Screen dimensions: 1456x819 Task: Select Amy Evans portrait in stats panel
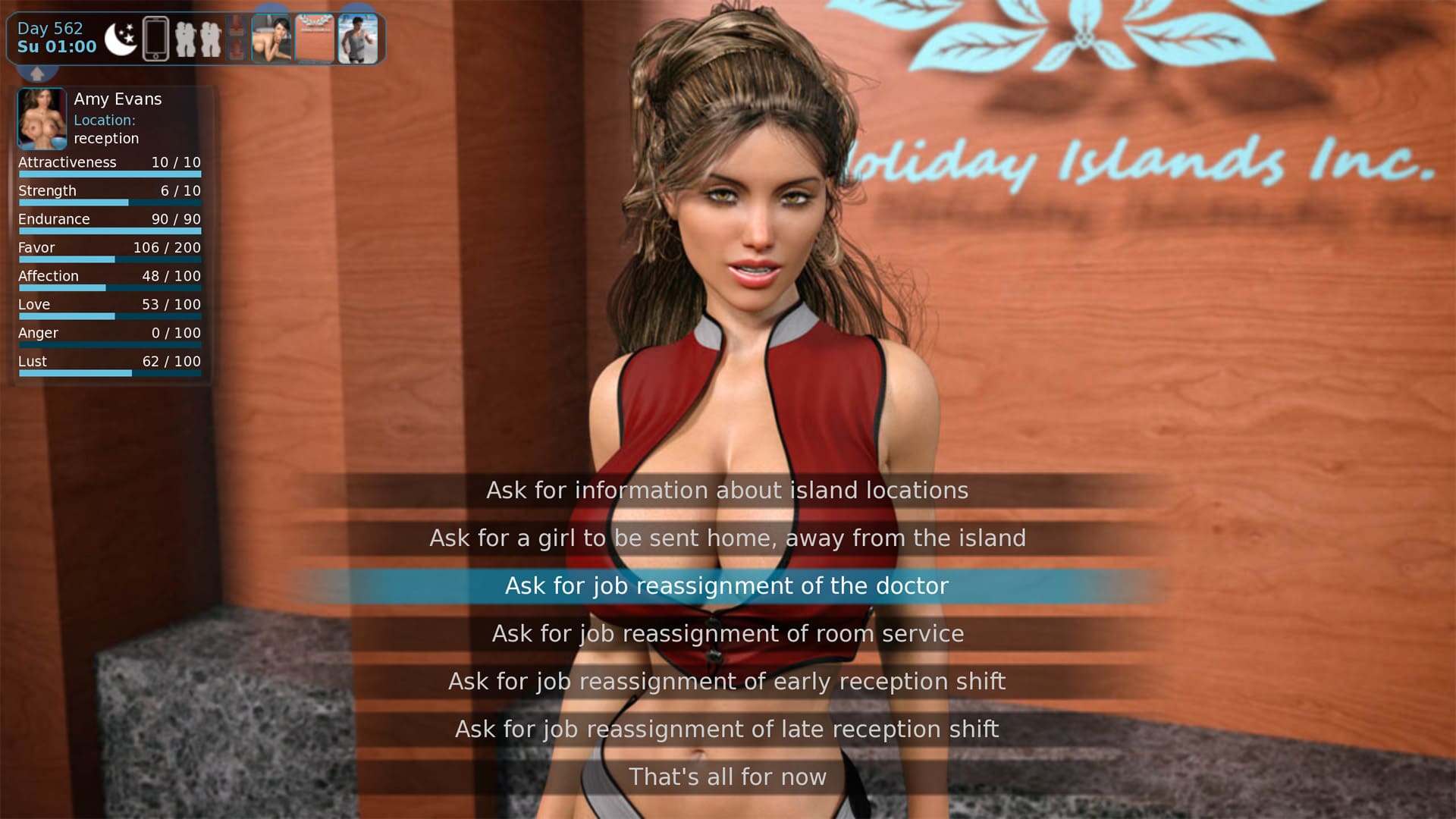pyautogui.click(x=42, y=118)
